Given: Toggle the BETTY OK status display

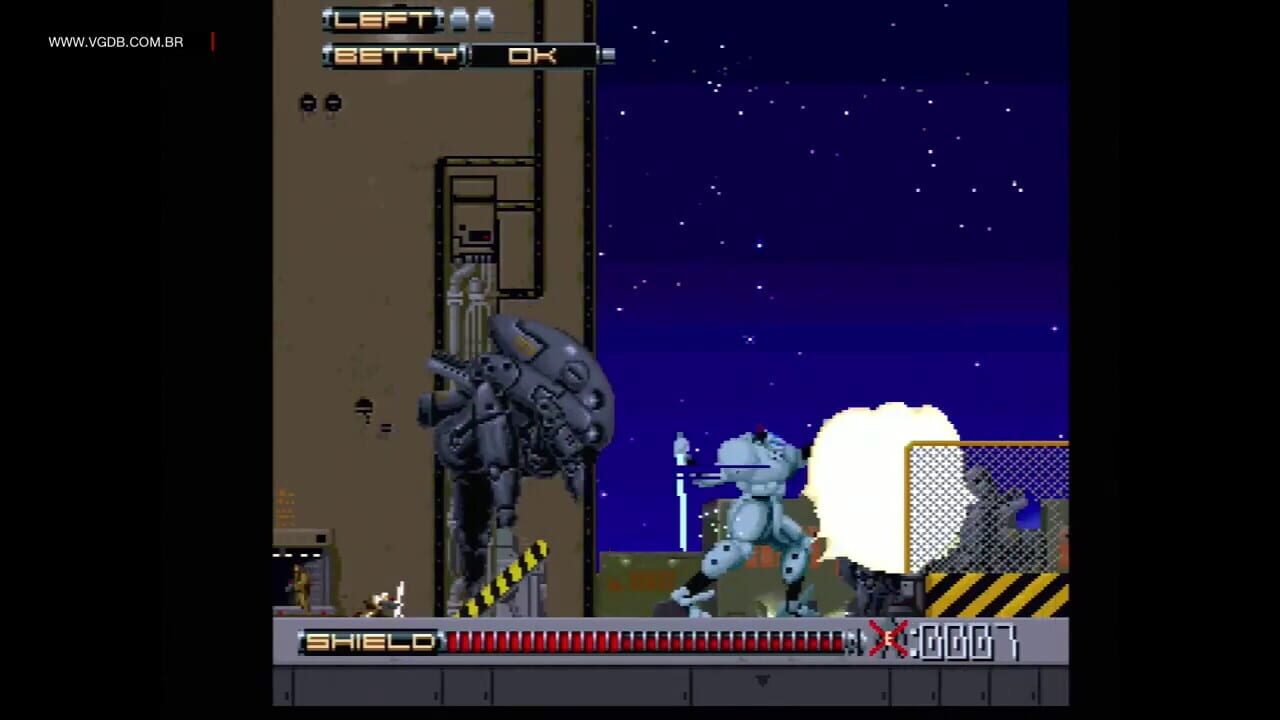Looking at the screenshot, I should (x=530, y=56).
